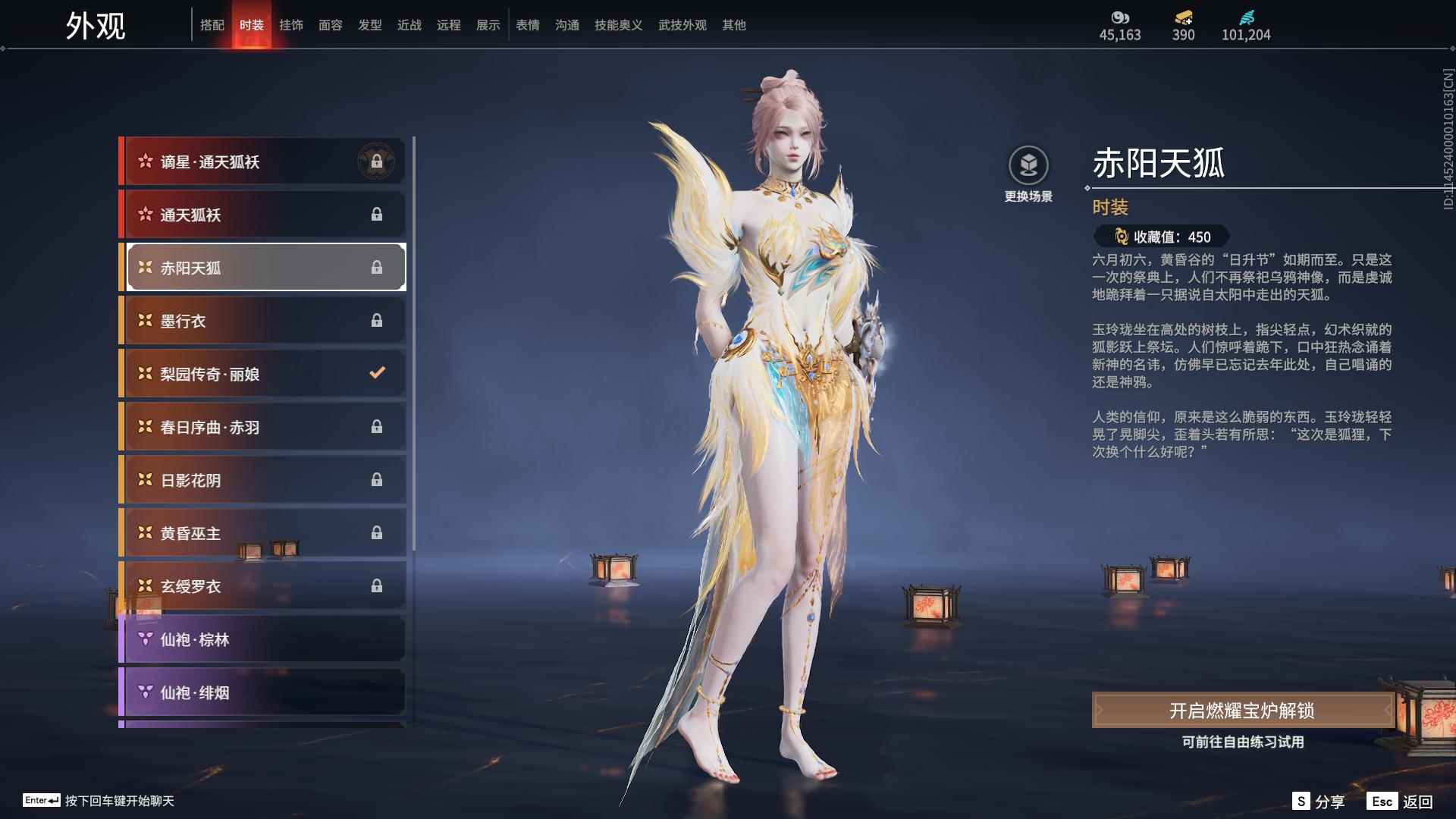Click the gold coin currency icon
Viewport: 1456px width, 819px height.
1120,17
